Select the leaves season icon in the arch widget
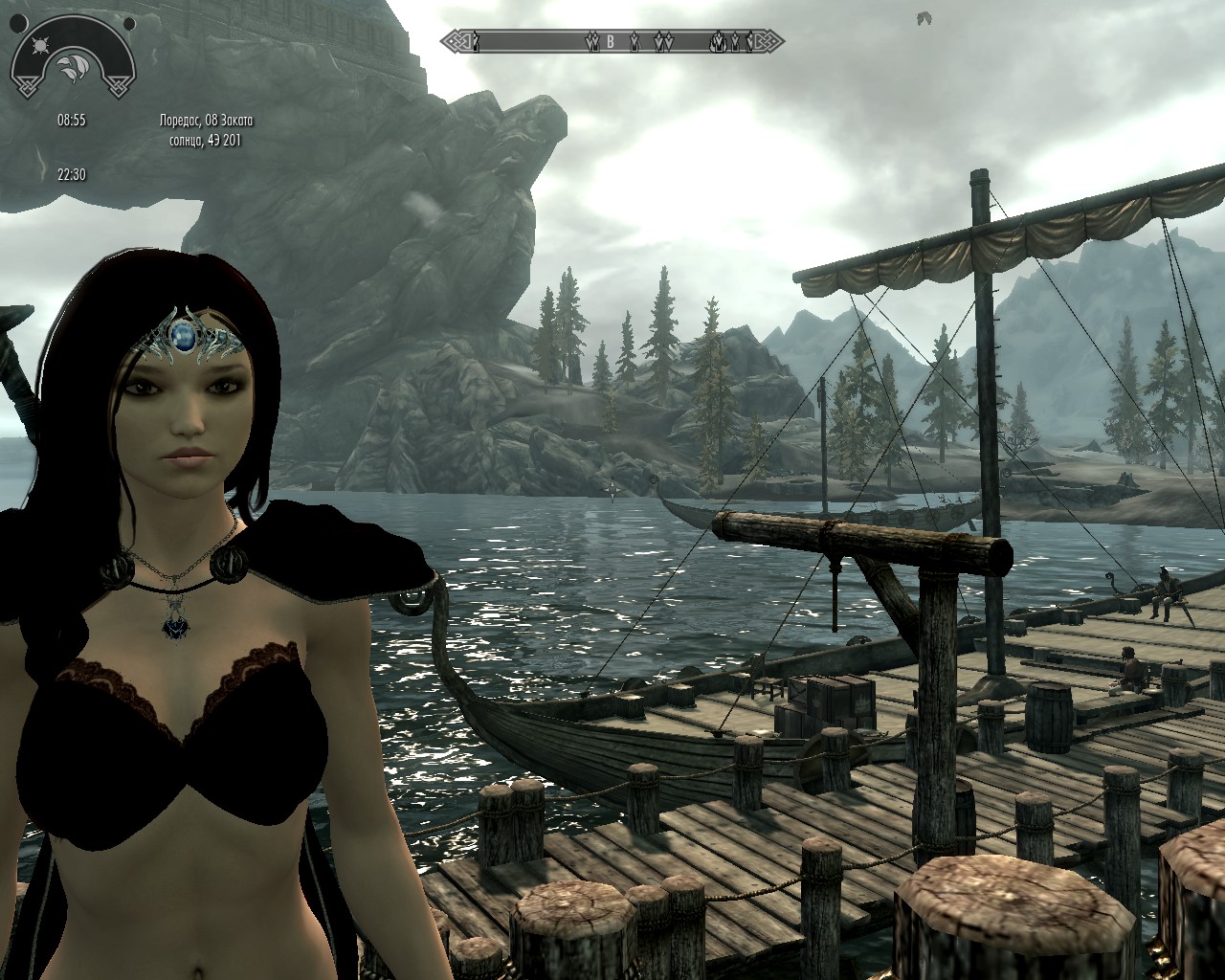The height and width of the screenshot is (980, 1225). click(x=73, y=65)
